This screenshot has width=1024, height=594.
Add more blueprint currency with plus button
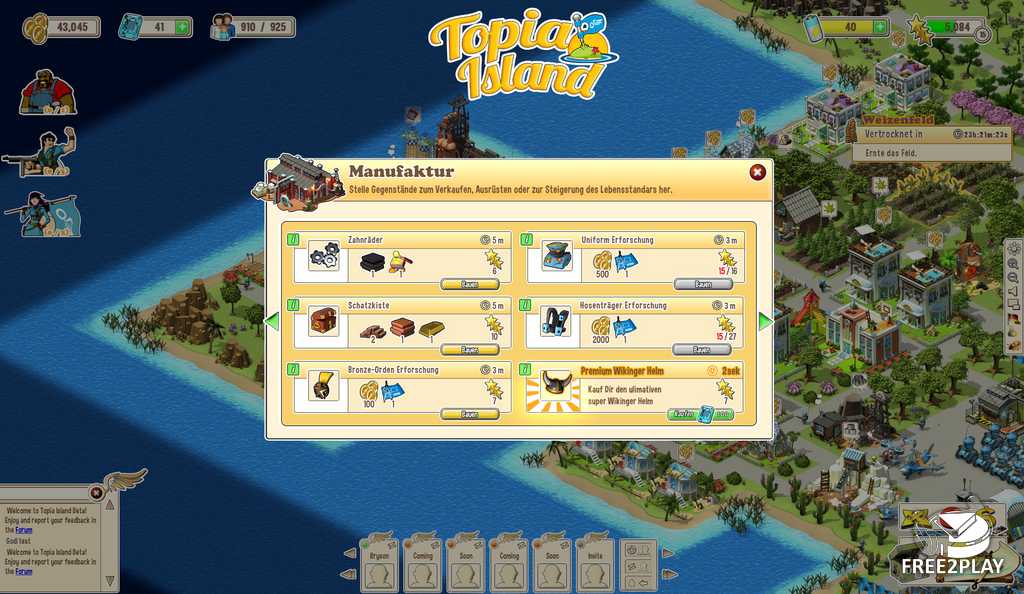(182, 27)
